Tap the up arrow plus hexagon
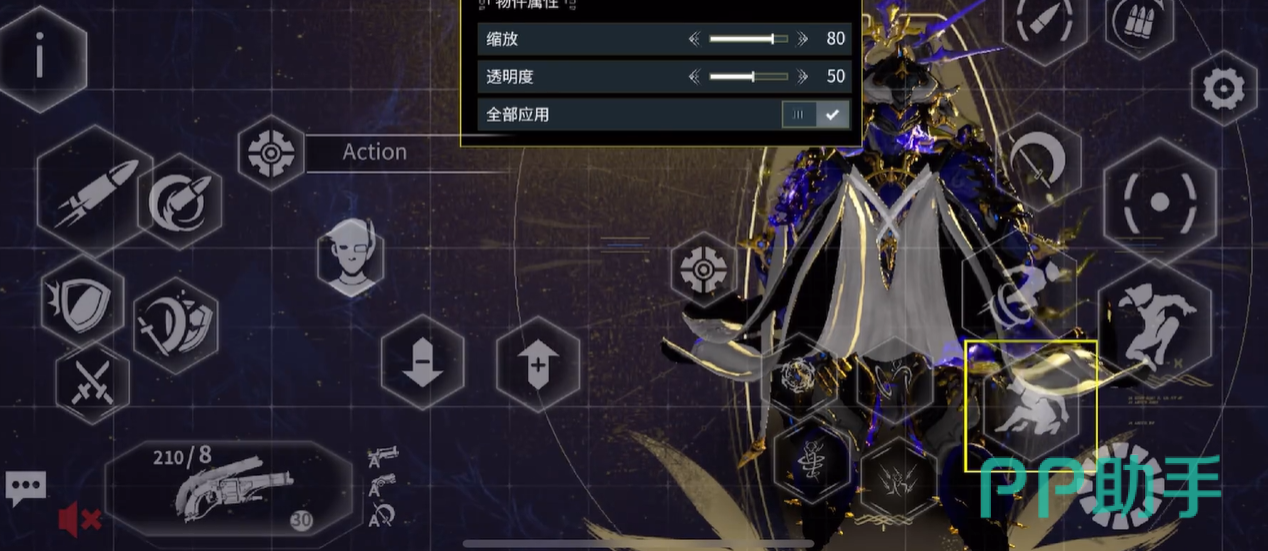This screenshot has height=551, width=1268. coord(538,363)
